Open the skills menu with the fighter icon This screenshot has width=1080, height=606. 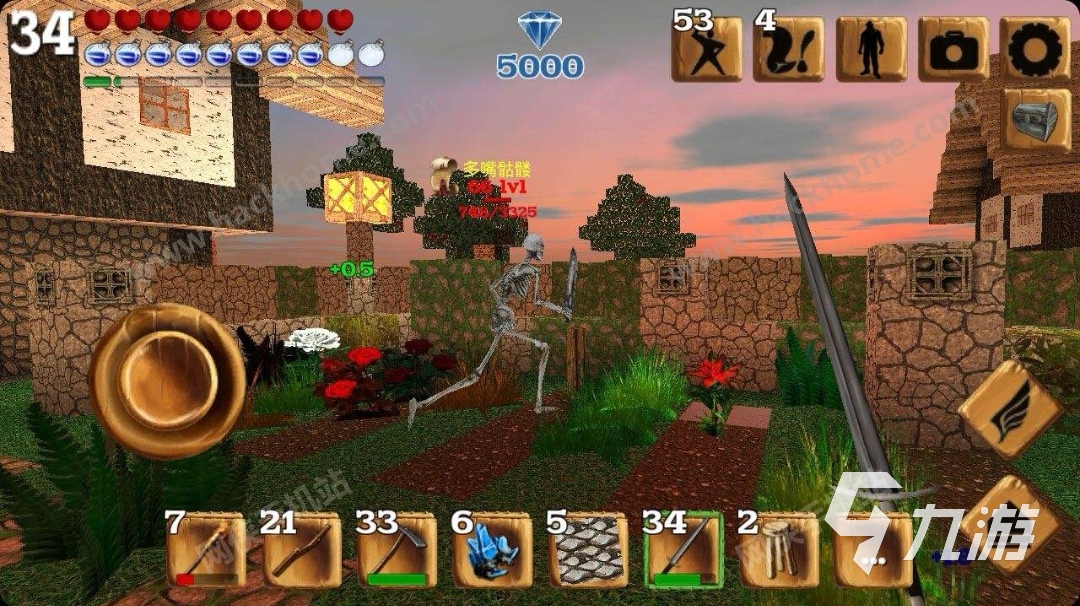(x=706, y=49)
